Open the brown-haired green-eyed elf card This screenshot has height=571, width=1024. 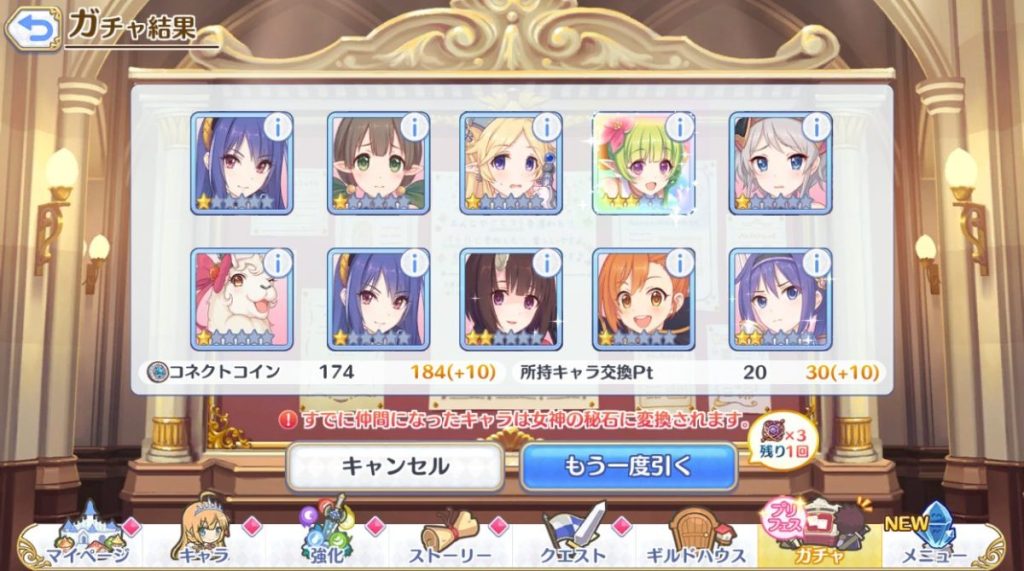(378, 162)
